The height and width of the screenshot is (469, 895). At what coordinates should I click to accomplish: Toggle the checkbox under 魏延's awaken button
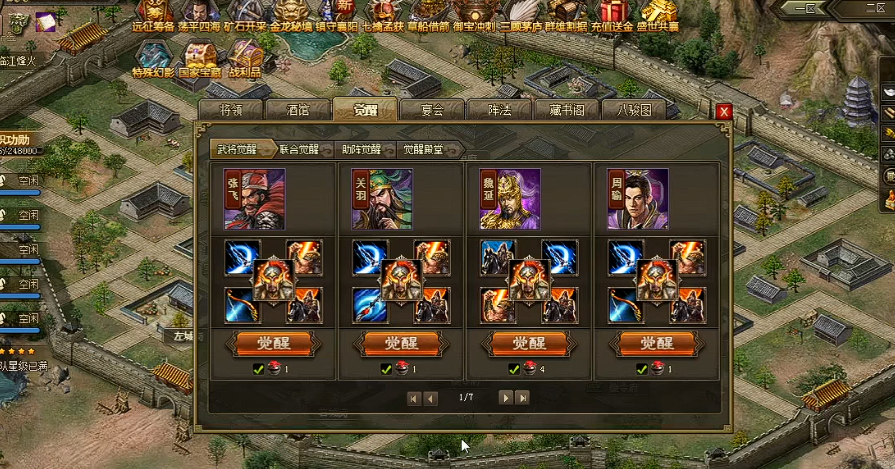pyautogui.click(x=513, y=368)
